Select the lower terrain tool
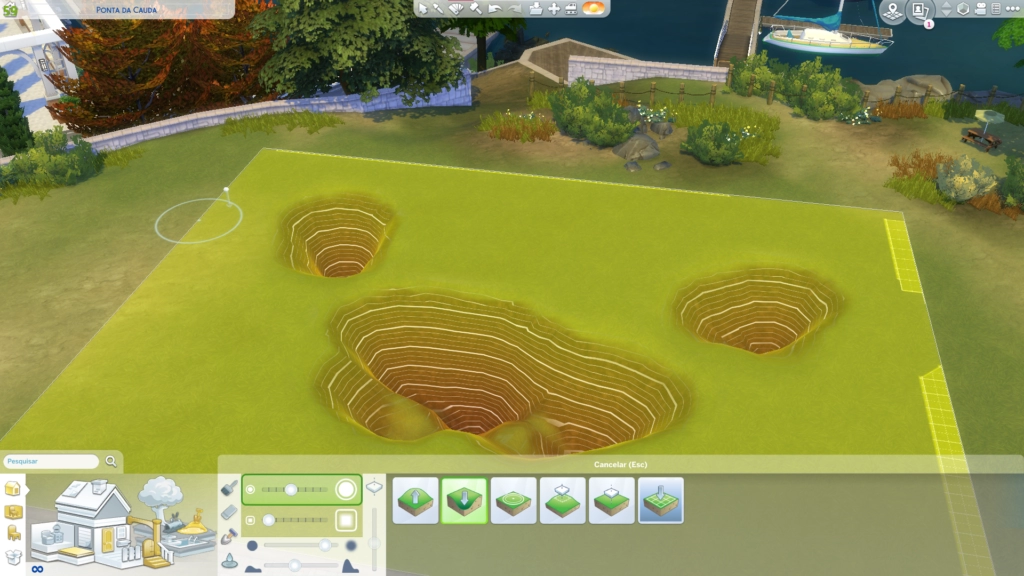The image size is (1024, 576). [464, 500]
